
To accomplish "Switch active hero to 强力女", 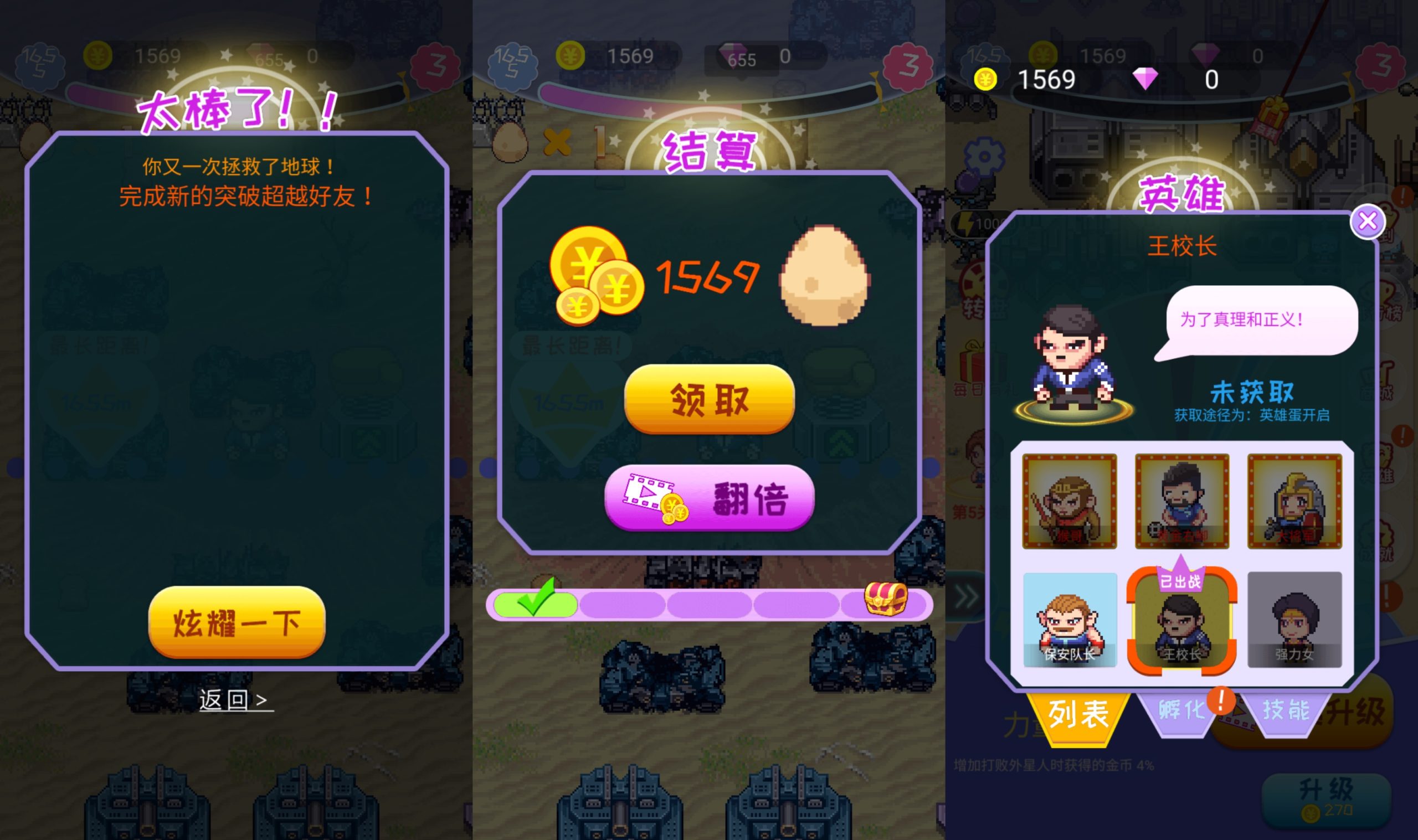I will click(1293, 620).
